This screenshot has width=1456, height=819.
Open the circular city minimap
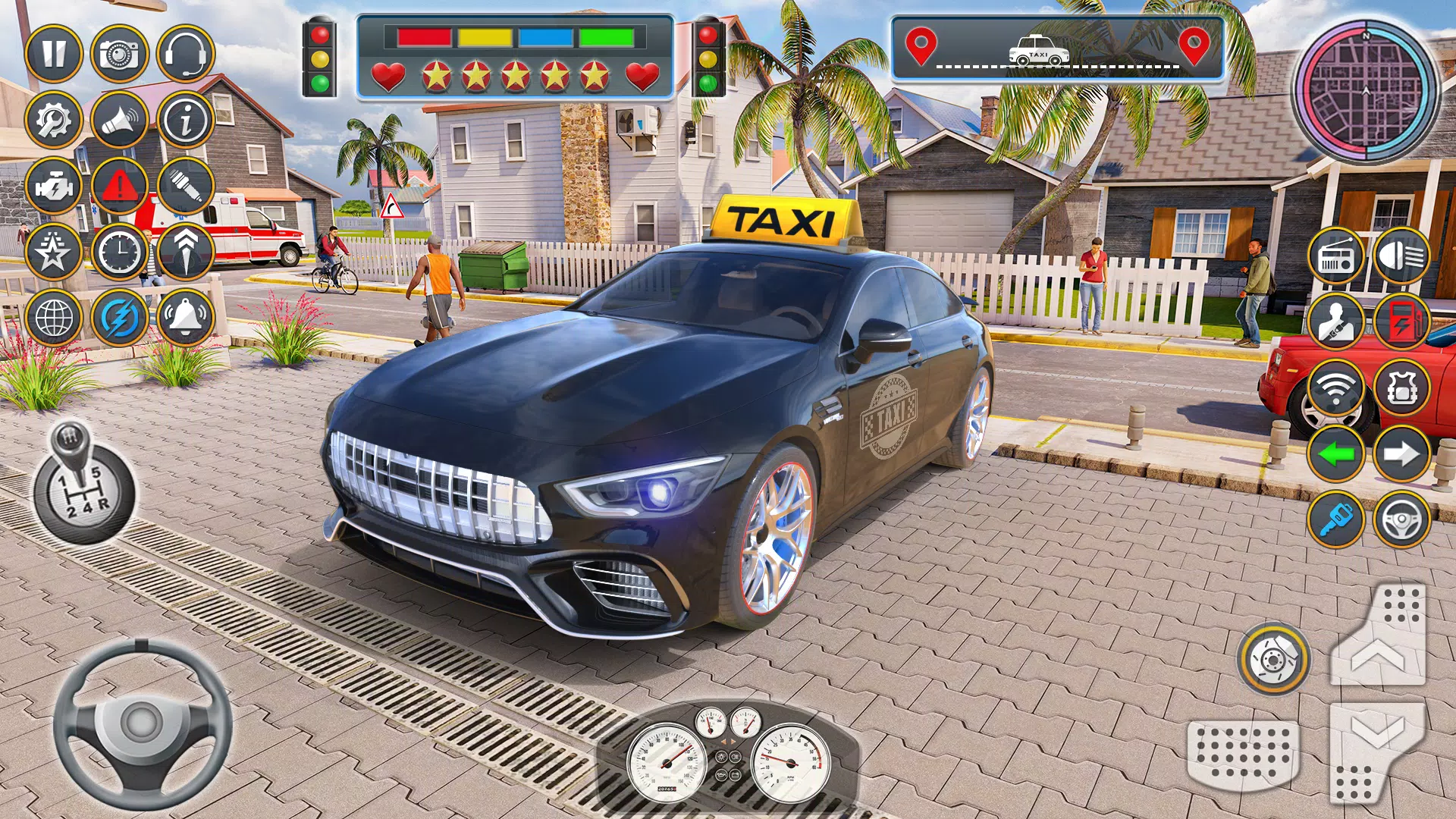1366,91
